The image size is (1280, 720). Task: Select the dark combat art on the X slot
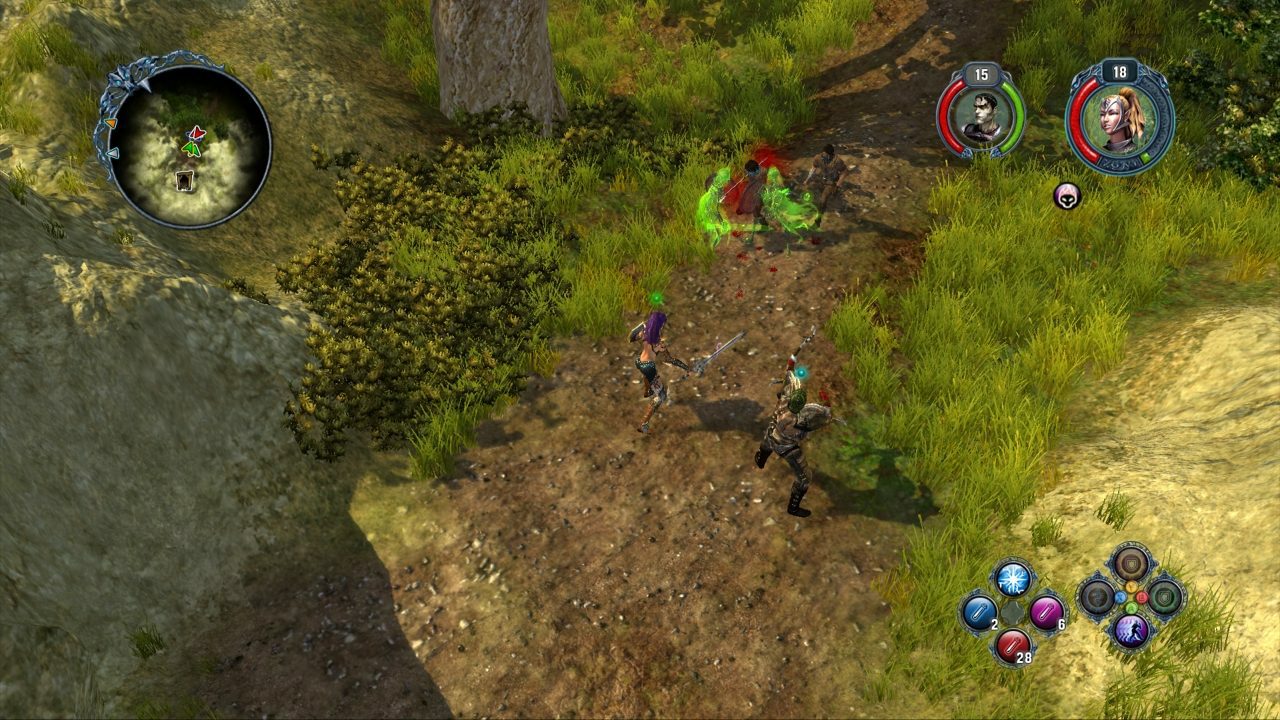click(x=1098, y=596)
